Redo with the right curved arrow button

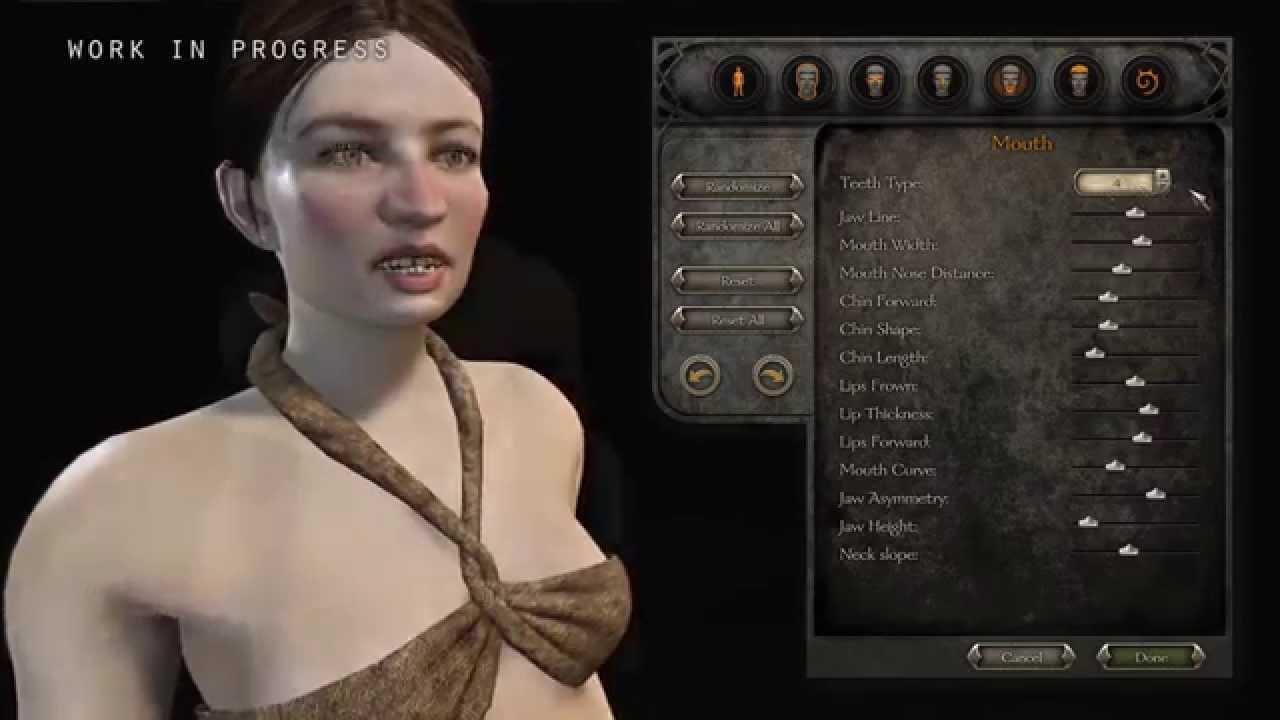[773, 376]
